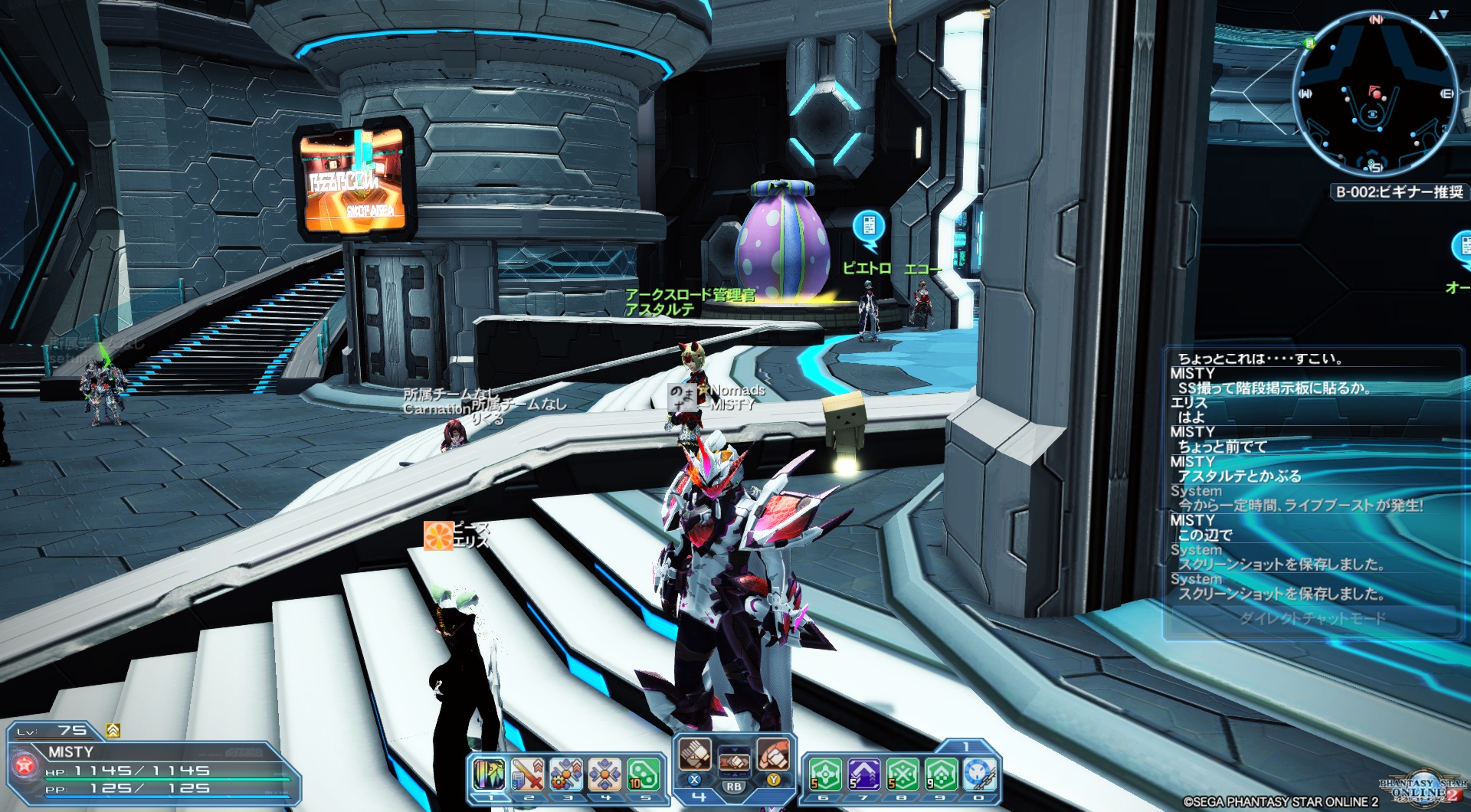Activate the purple up-arrow item
The width and height of the screenshot is (1471, 812).
863,774
